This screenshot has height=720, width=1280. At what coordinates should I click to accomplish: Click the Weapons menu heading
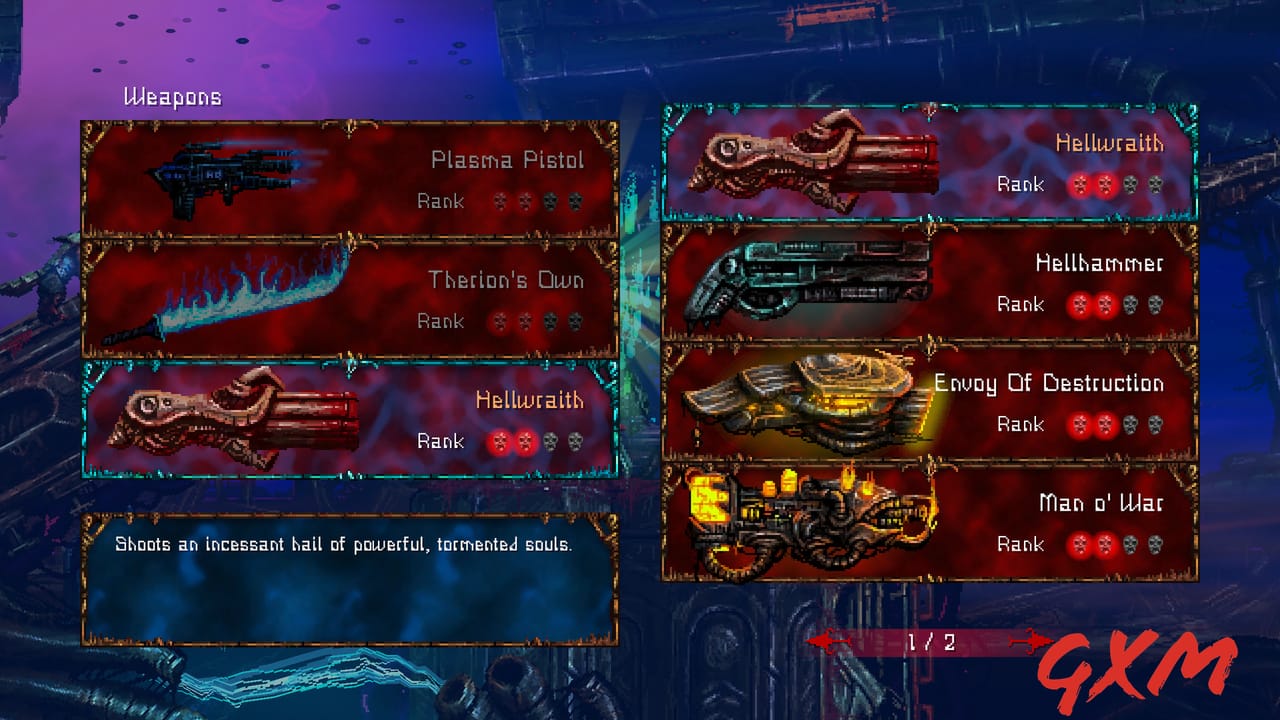pyautogui.click(x=172, y=97)
